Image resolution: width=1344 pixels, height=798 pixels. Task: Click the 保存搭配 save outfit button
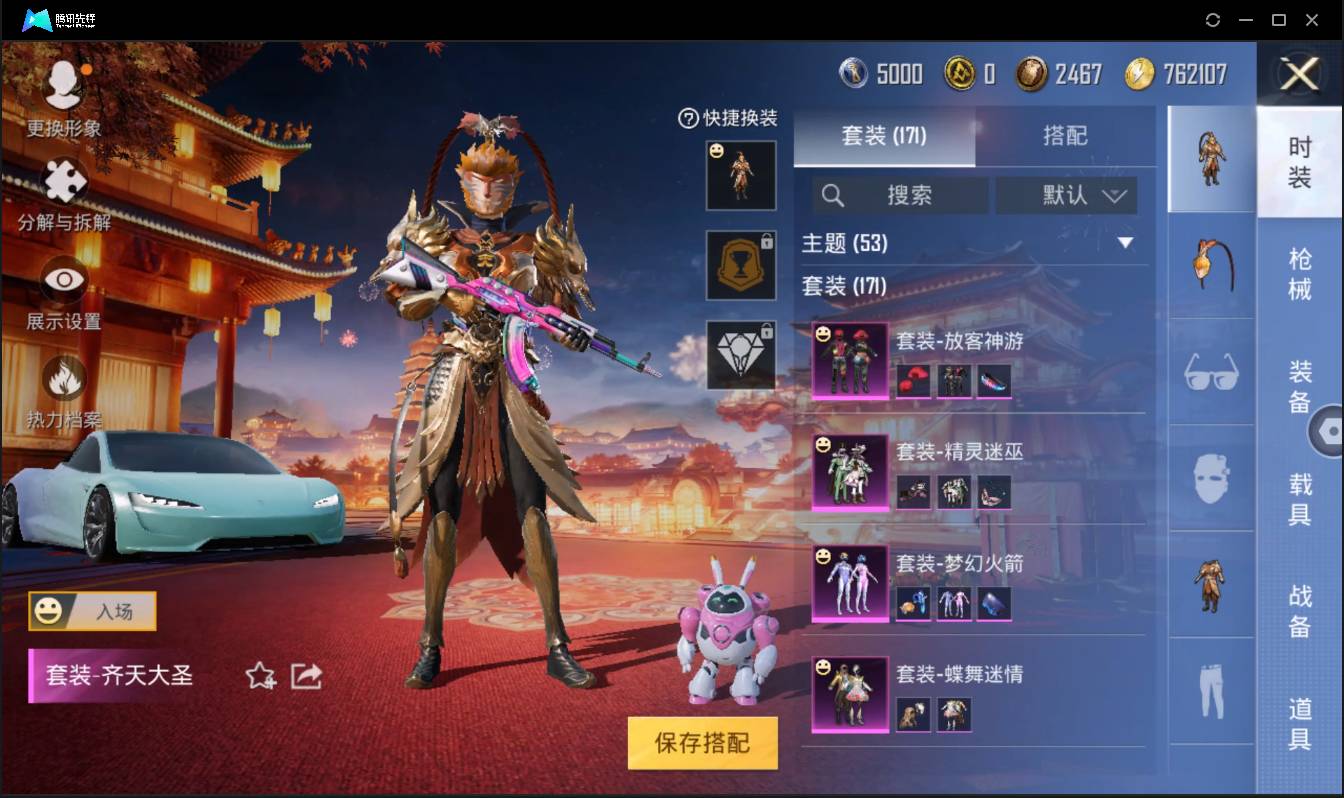click(x=703, y=744)
